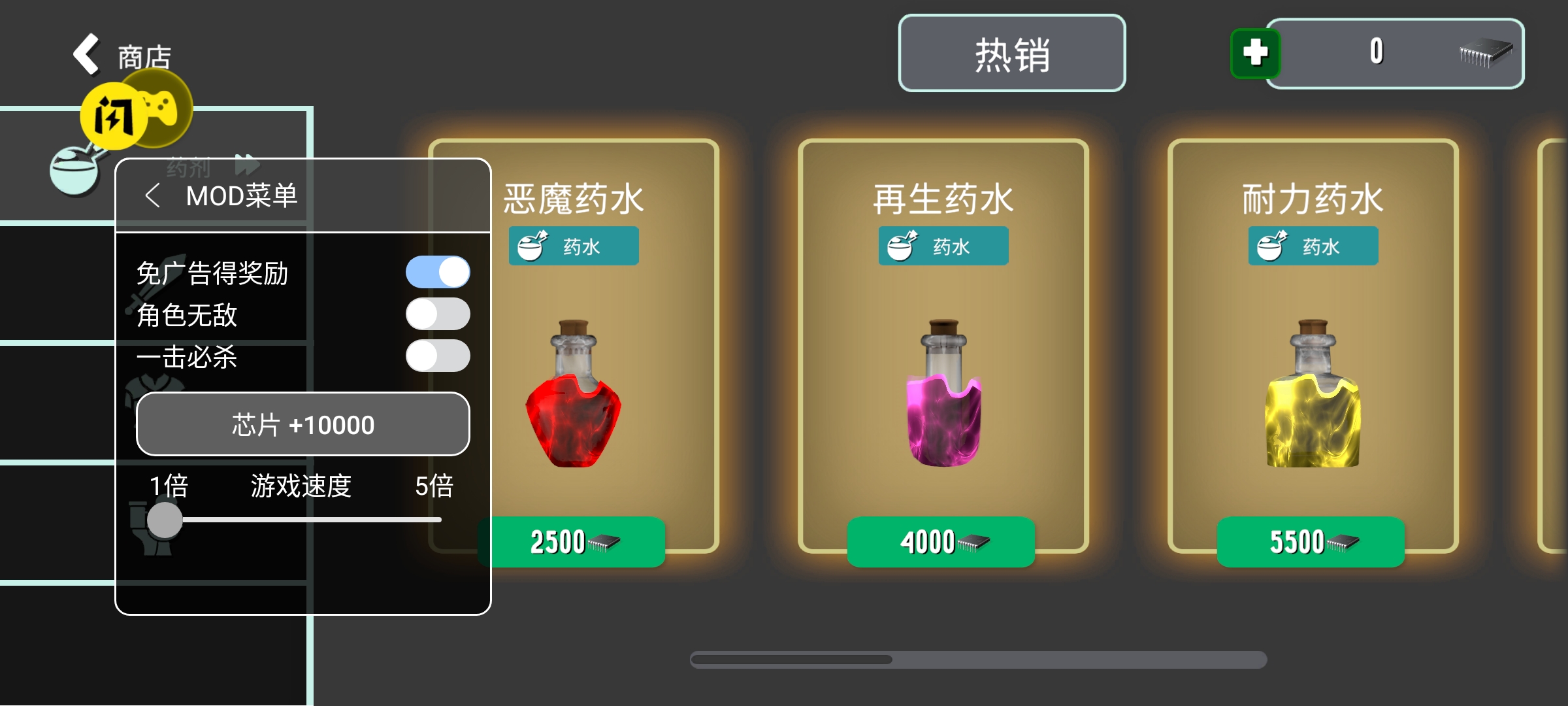Open the 药剂 category tab
Screen dimensions: 1568x706
click(188, 168)
